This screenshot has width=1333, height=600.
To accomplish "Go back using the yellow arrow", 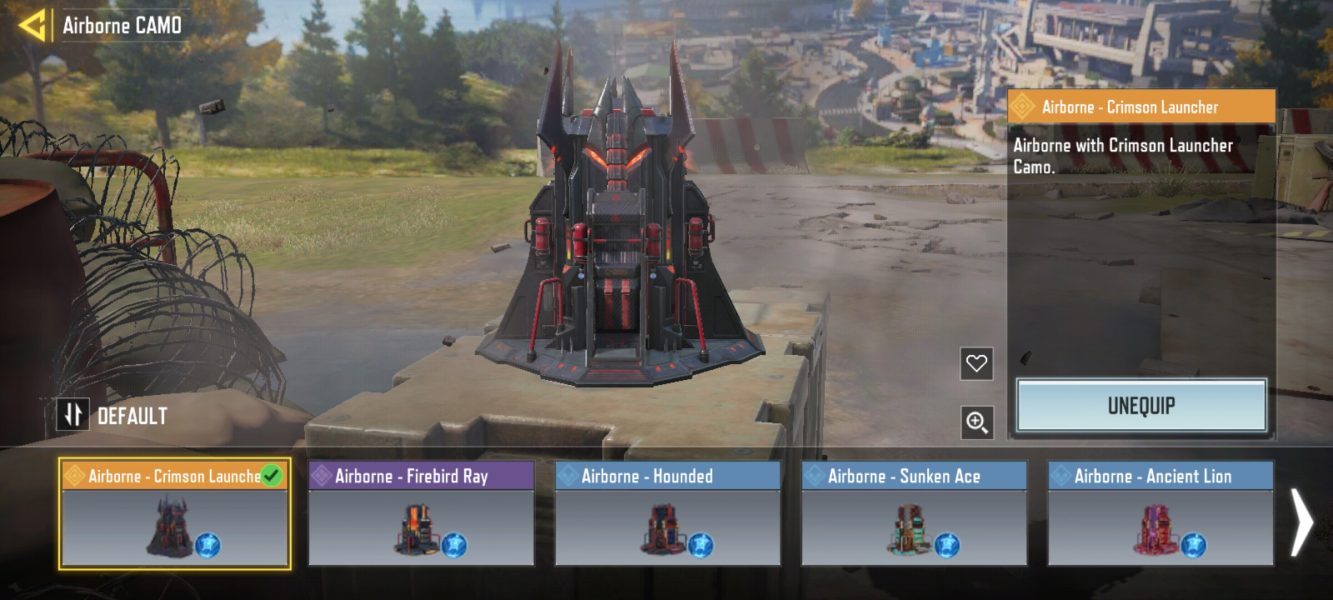I will coord(33,25).
